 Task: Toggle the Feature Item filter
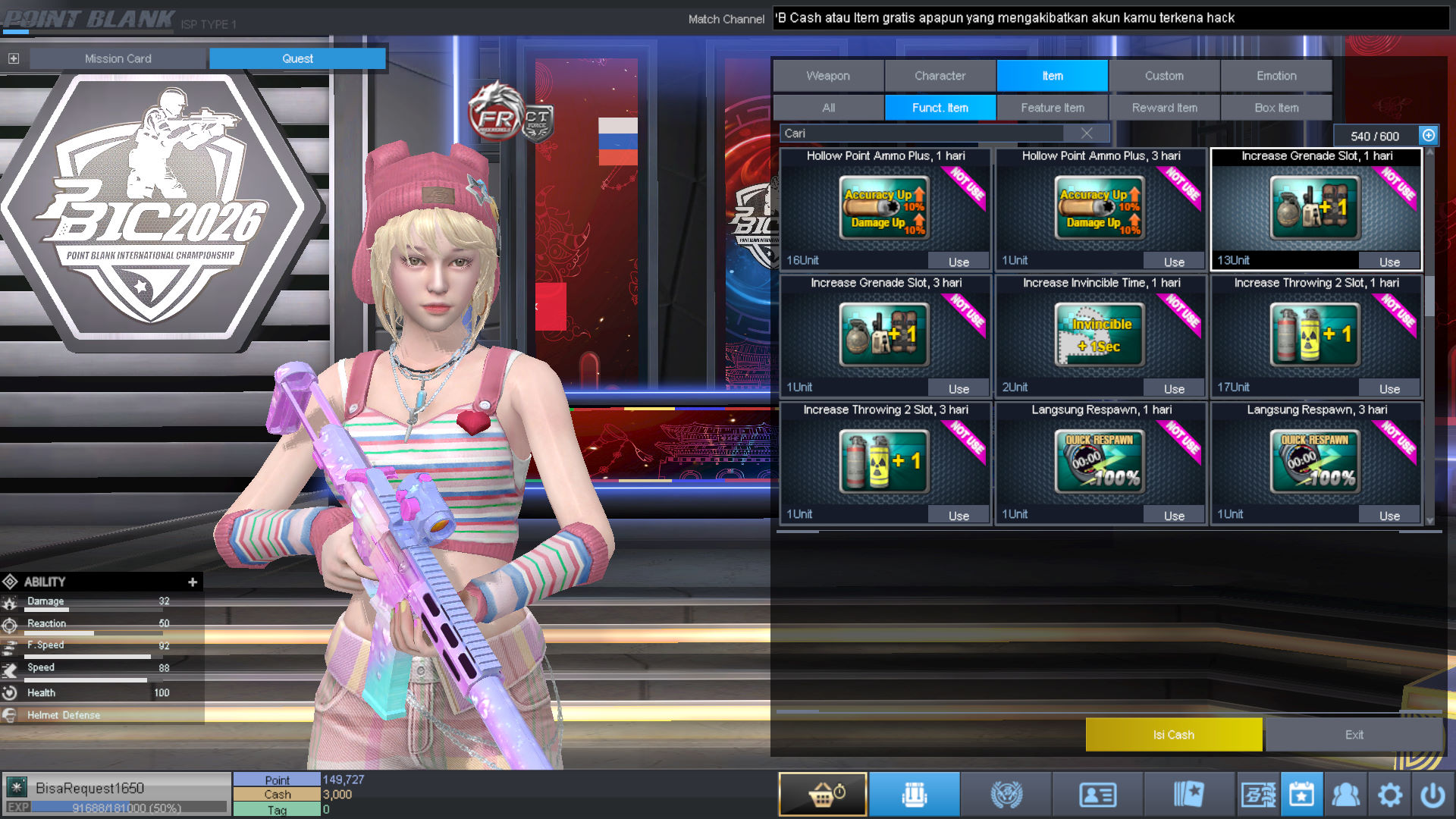(x=1053, y=108)
